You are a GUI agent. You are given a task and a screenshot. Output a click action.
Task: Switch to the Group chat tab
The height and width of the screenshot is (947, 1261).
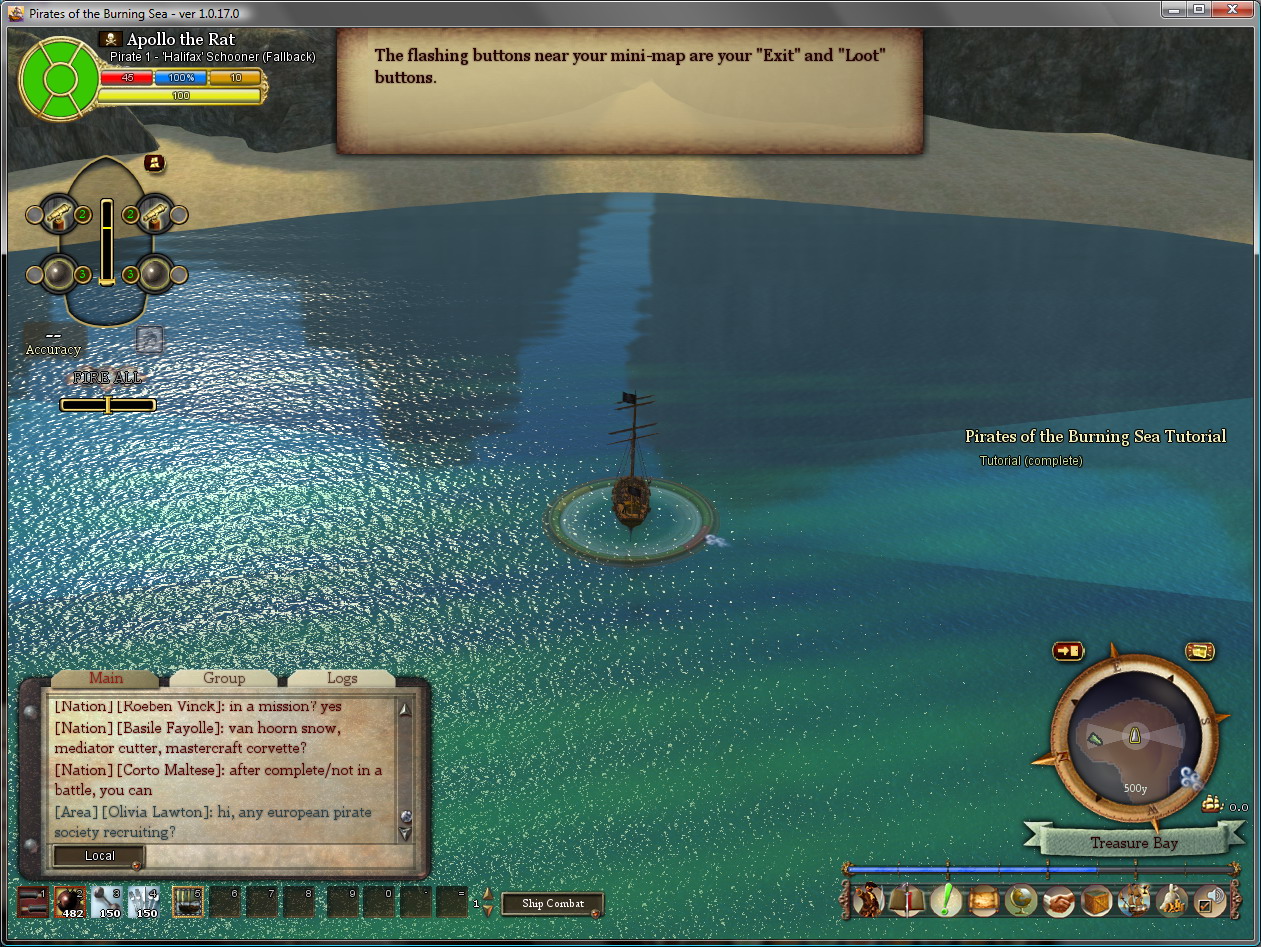click(x=224, y=678)
